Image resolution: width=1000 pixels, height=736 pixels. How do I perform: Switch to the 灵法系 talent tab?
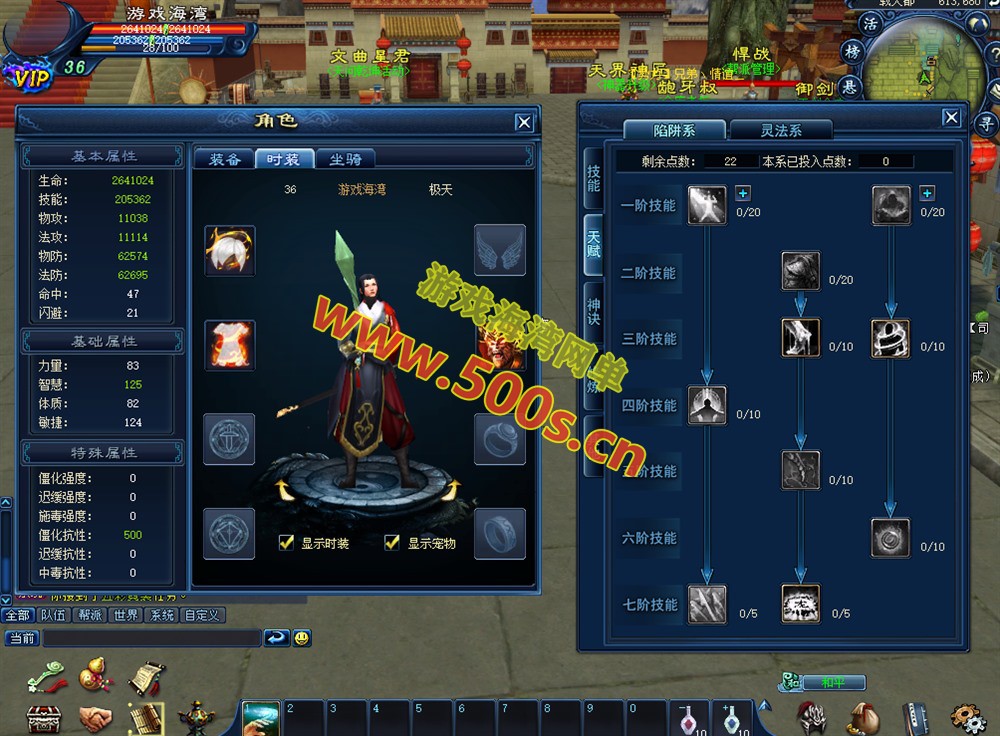[781, 130]
